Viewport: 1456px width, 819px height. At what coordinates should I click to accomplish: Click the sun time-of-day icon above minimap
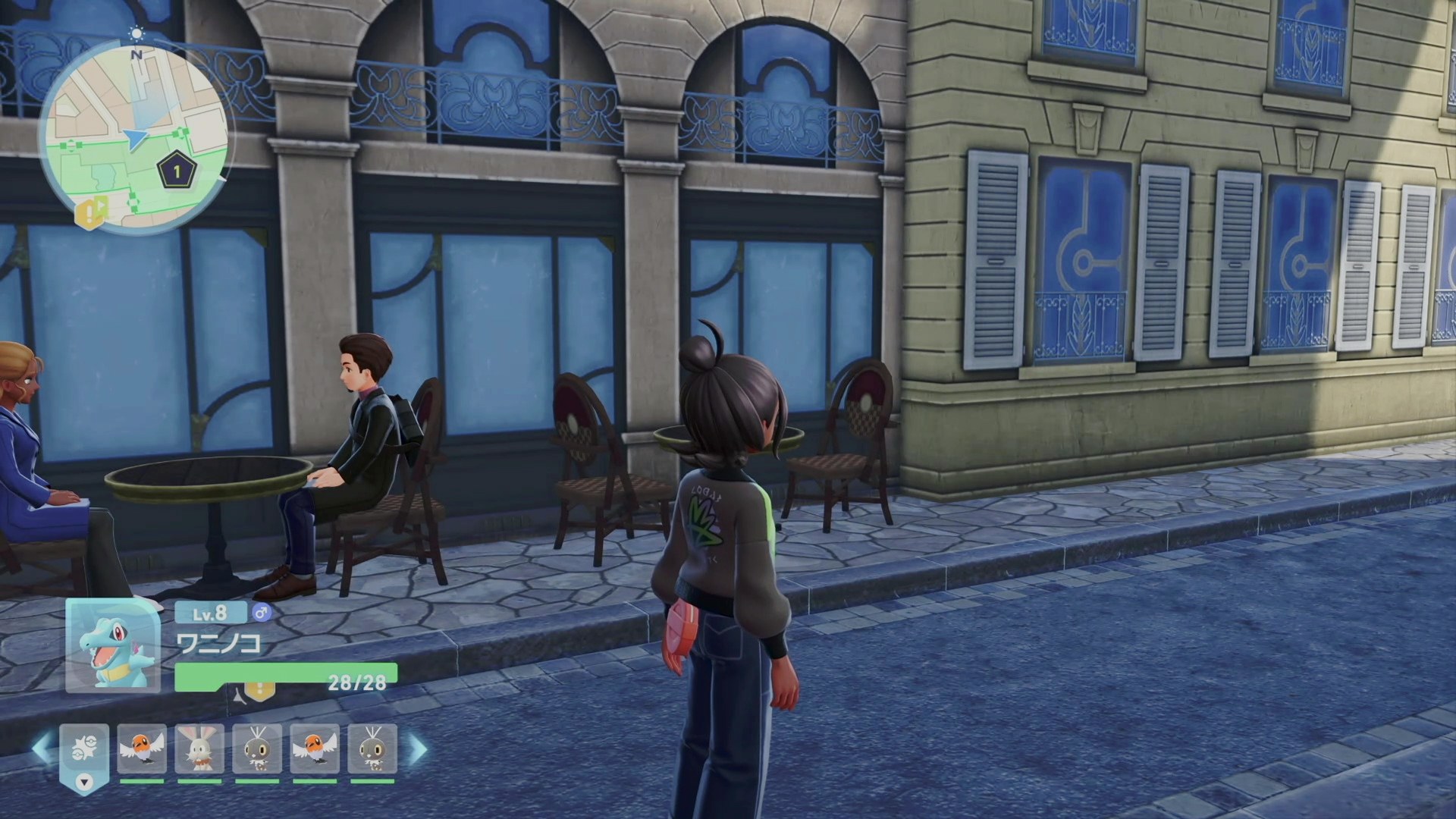pos(136,33)
